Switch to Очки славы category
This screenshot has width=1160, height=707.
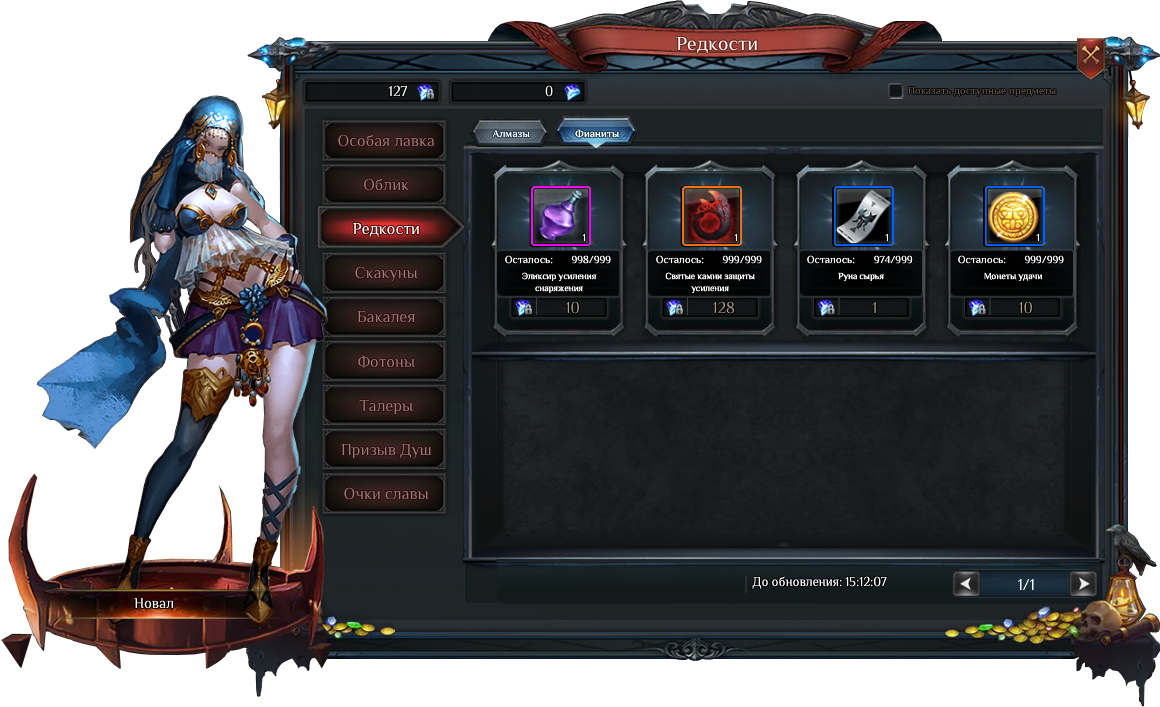click(385, 494)
